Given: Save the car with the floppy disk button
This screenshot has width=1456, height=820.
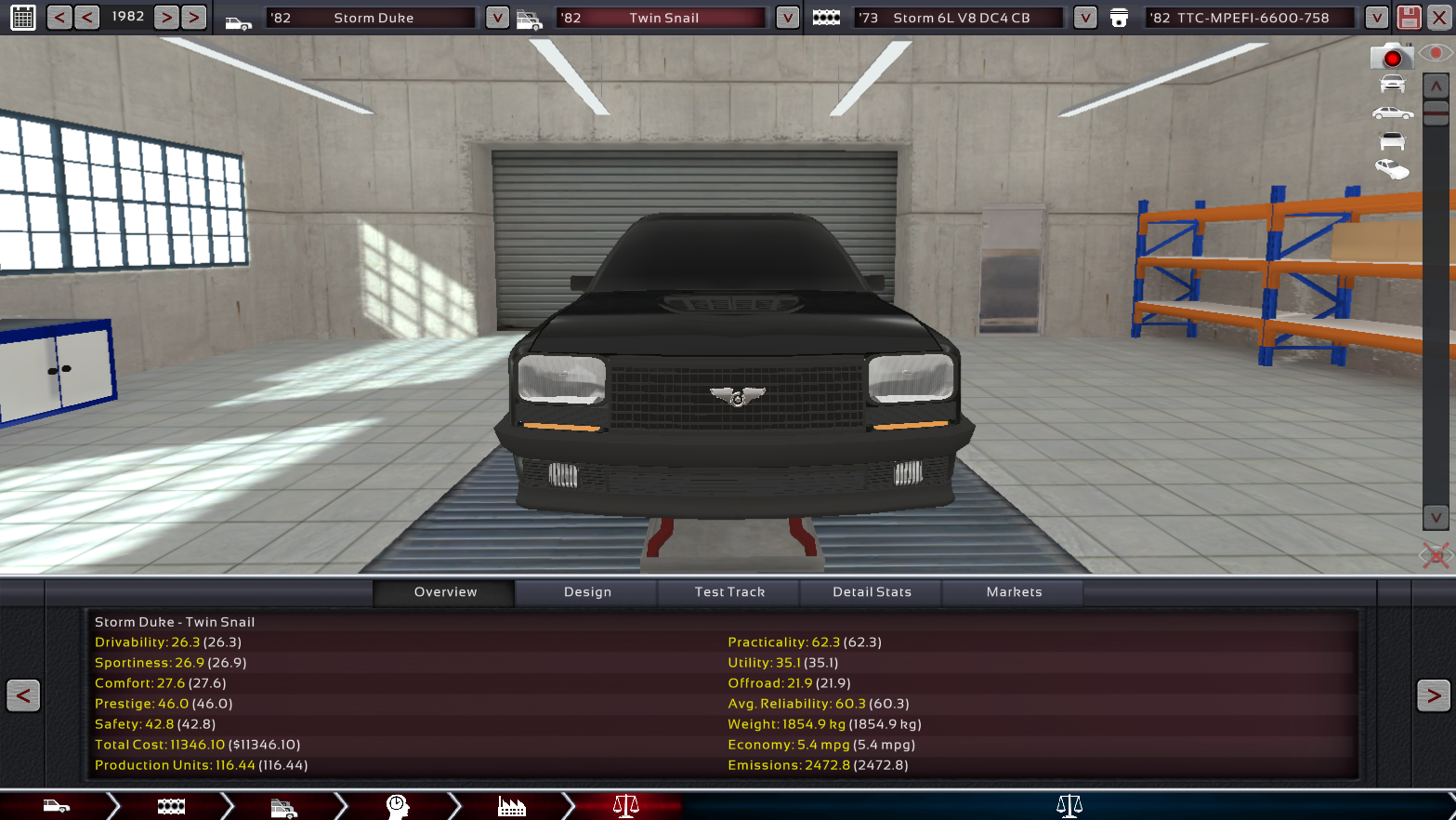Looking at the screenshot, I should [1409, 18].
